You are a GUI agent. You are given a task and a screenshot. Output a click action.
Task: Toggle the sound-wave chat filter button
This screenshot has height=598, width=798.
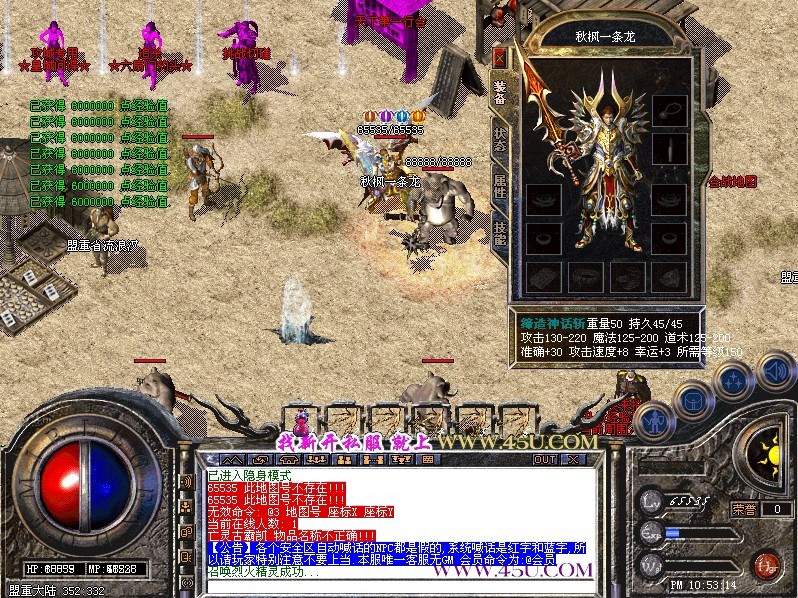186,482
